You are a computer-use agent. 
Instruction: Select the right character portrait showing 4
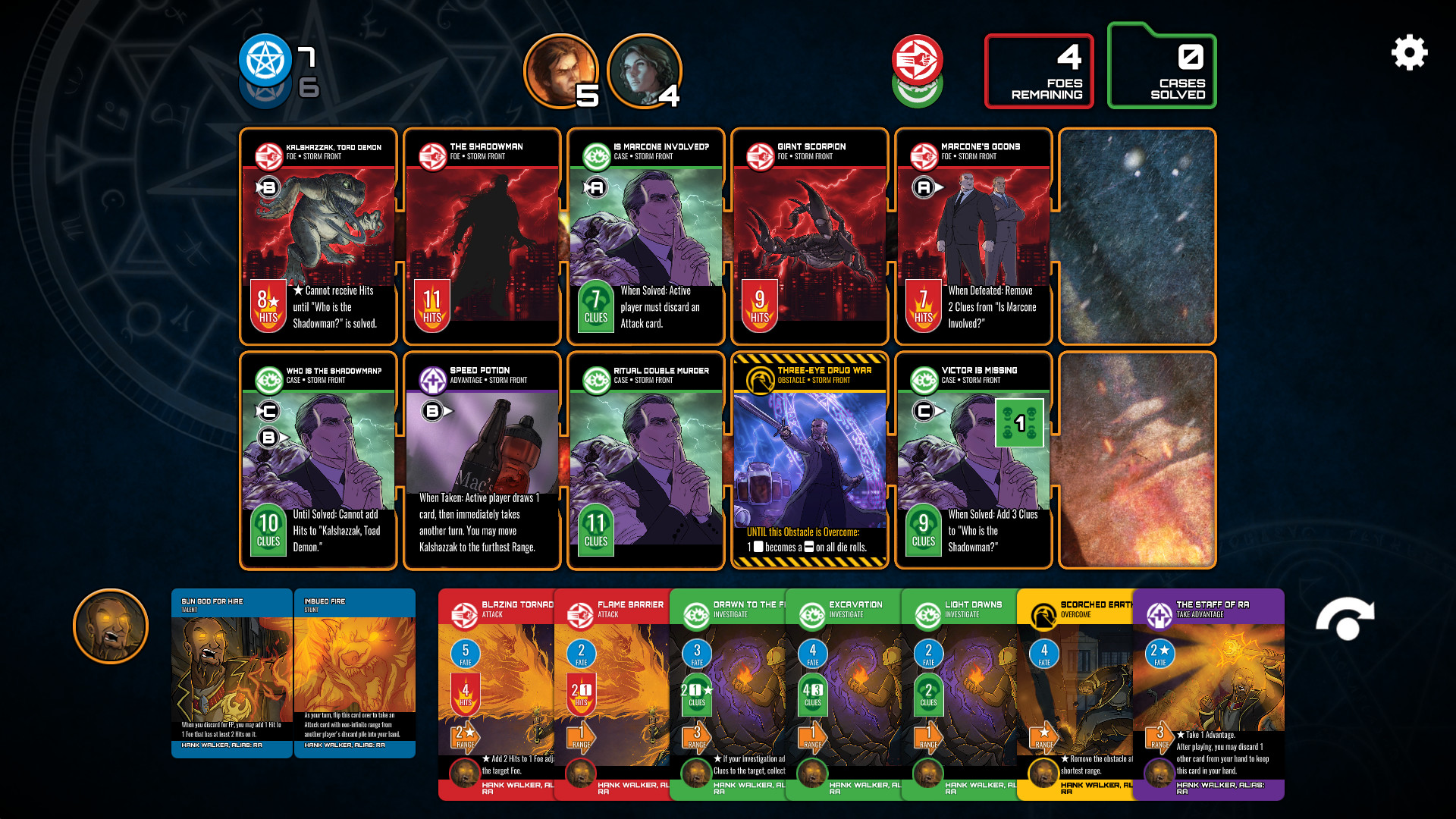[x=644, y=71]
